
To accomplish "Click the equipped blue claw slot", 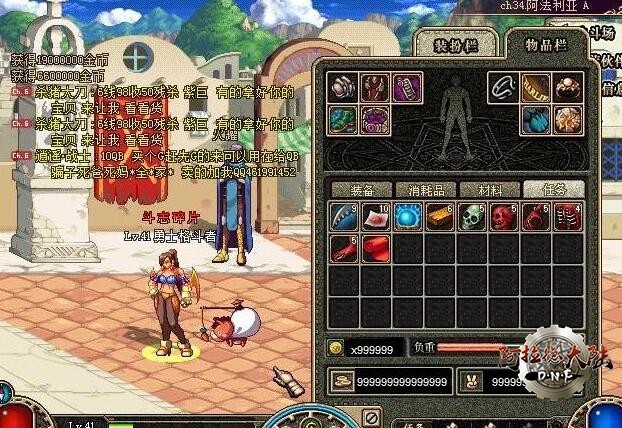I will [537, 120].
